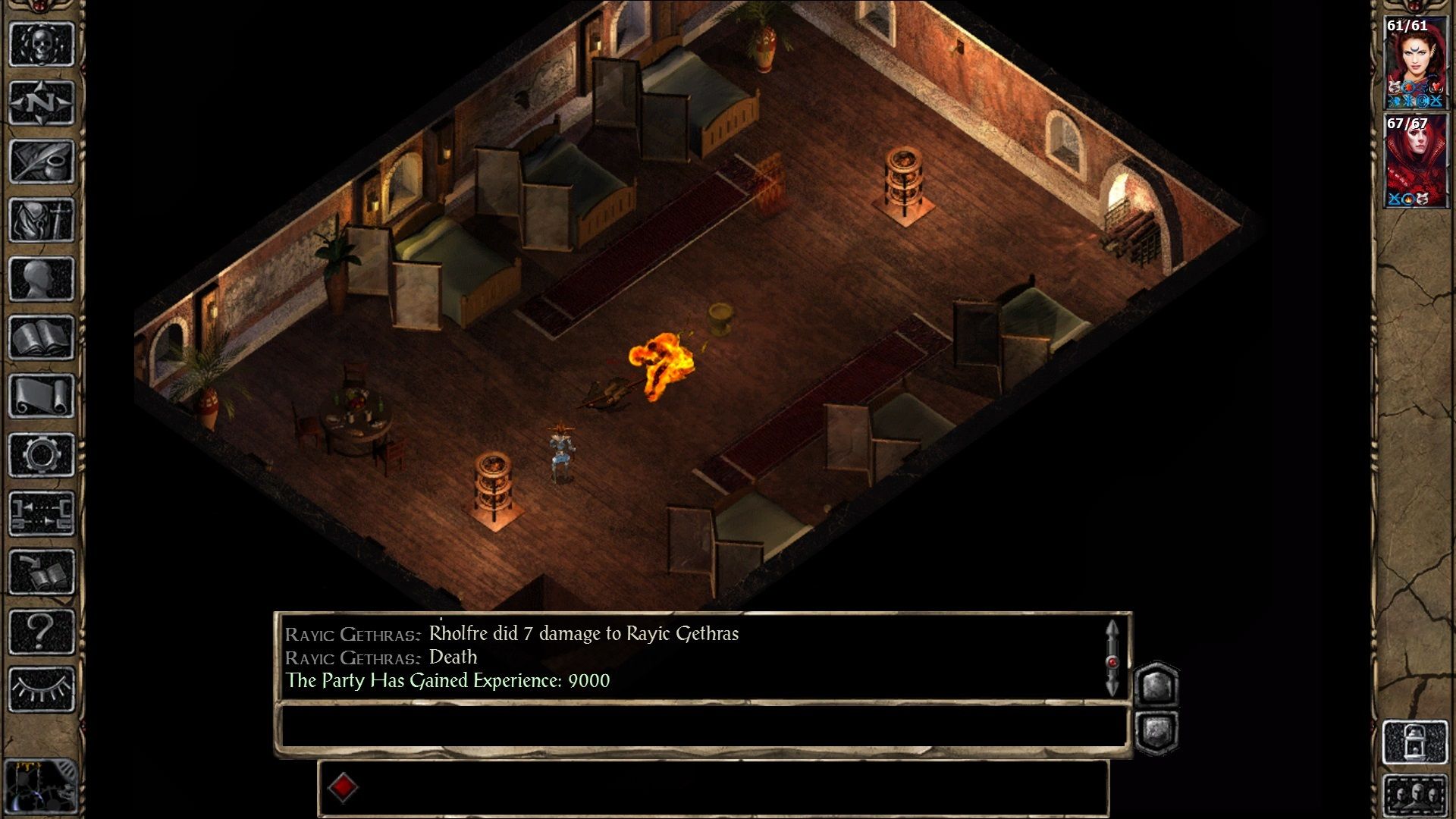Open the journal with the quill icon
This screenshot has width=1456, height=819.
point(42,161)
